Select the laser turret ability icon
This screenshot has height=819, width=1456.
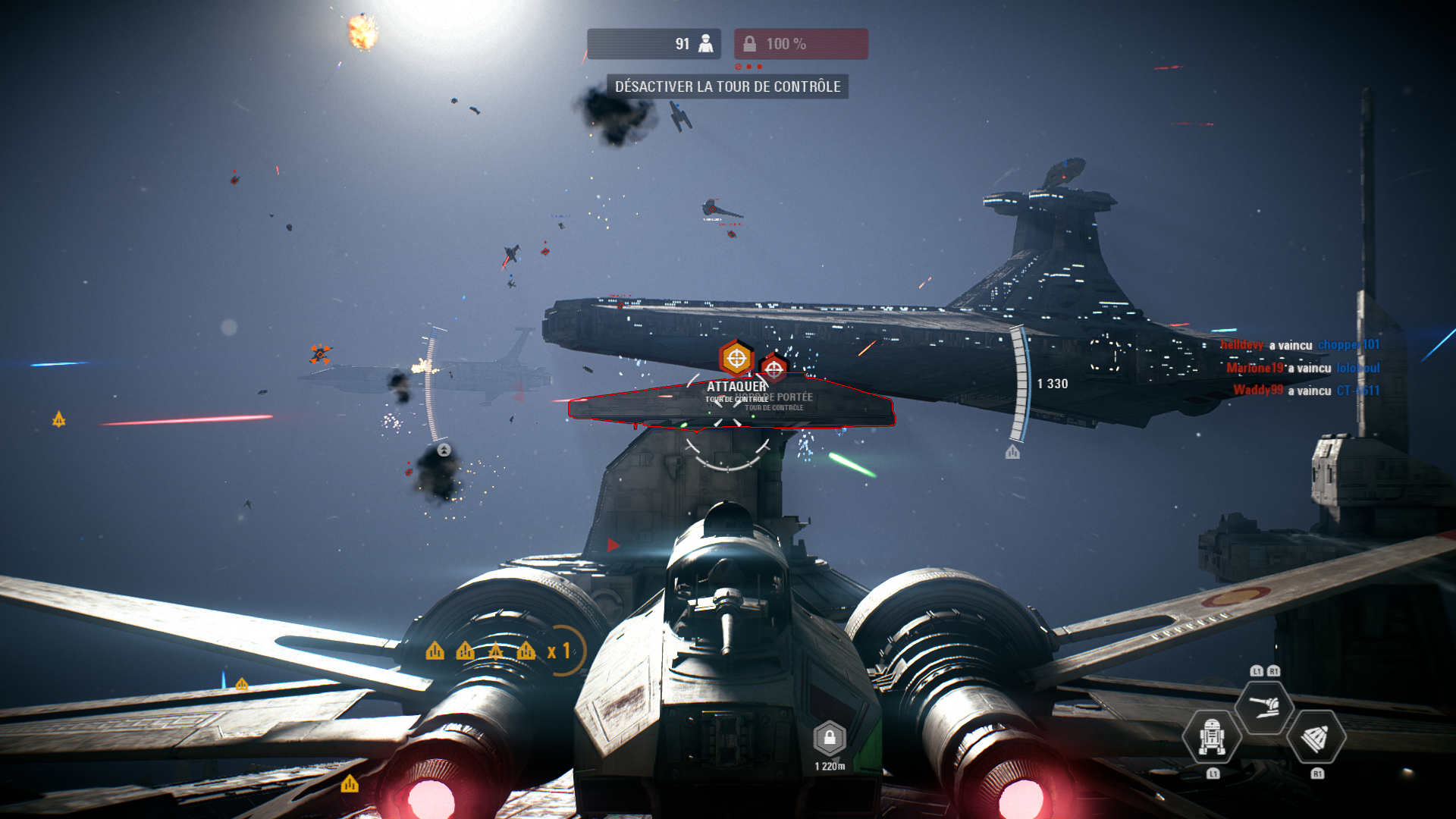click(1263, 707)
